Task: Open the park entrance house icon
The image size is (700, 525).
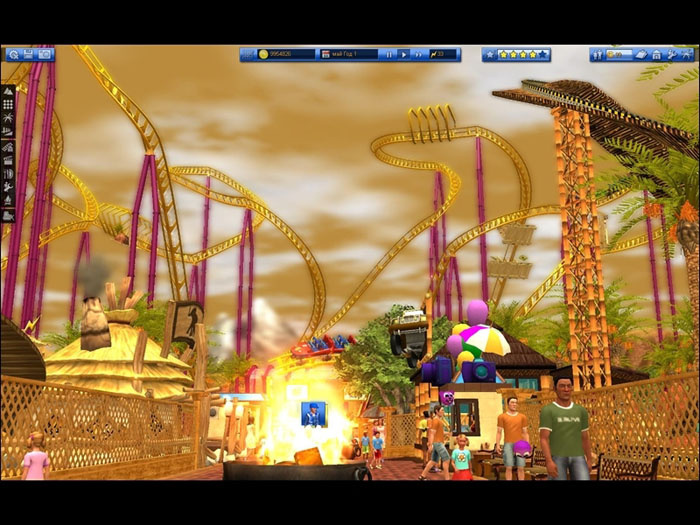Action: click(656, 54)
